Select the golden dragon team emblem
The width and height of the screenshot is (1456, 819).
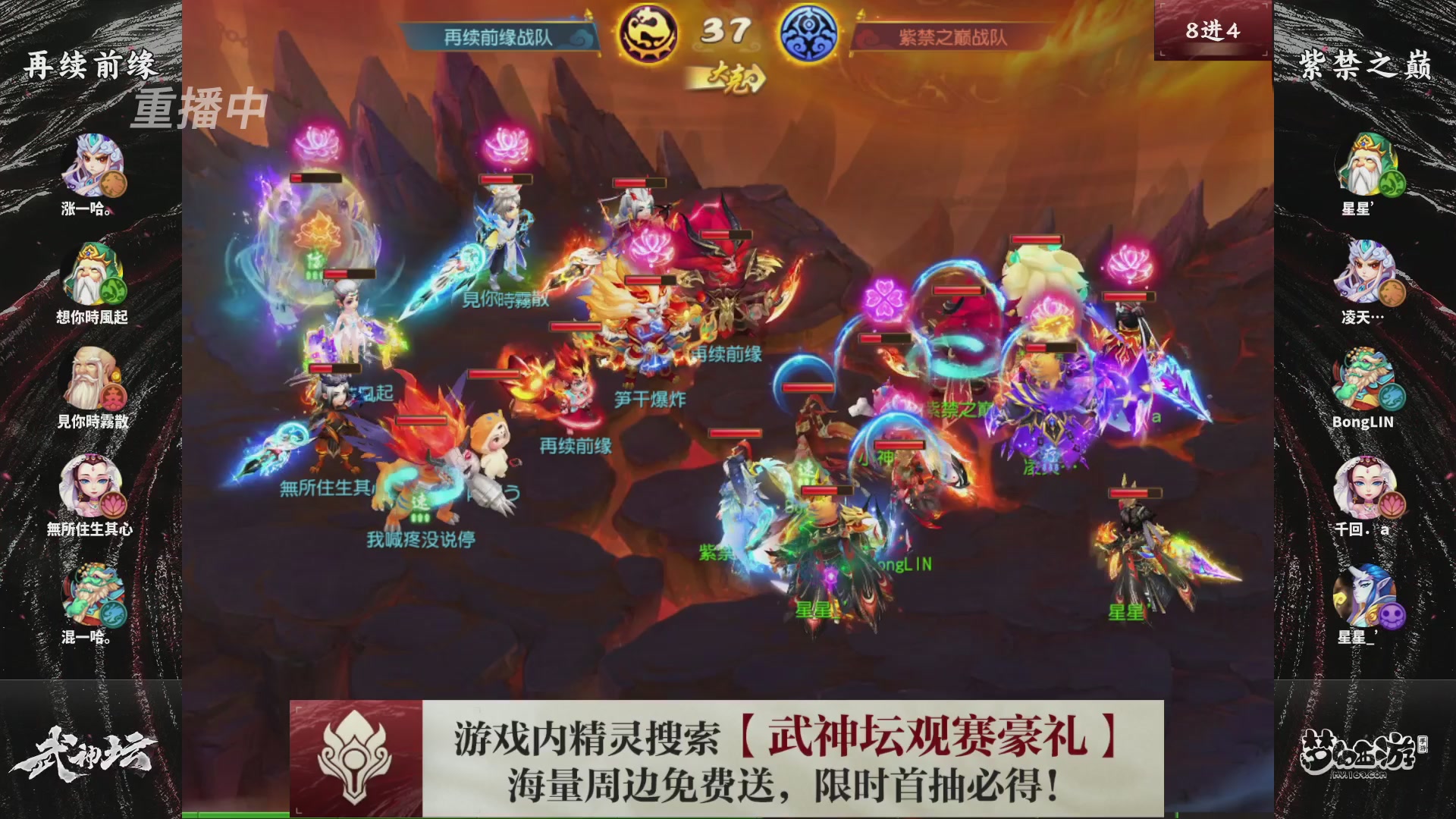click(651, 32)
